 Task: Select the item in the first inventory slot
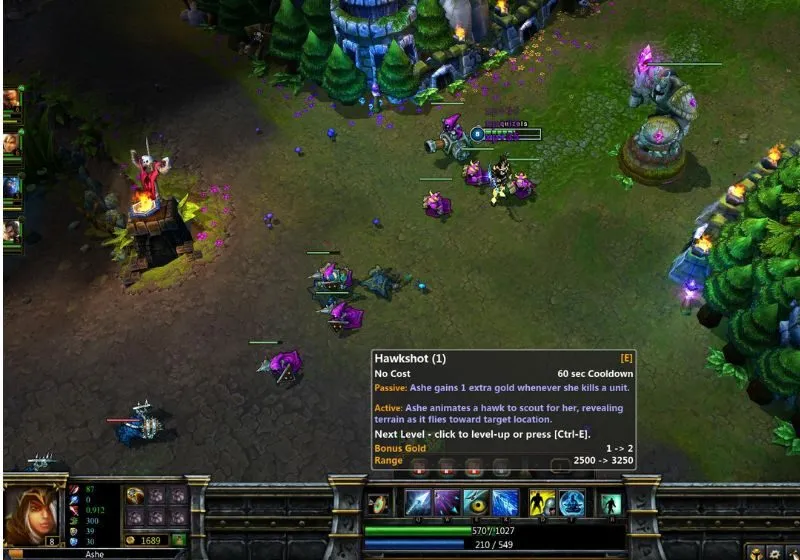pos(134,496)
